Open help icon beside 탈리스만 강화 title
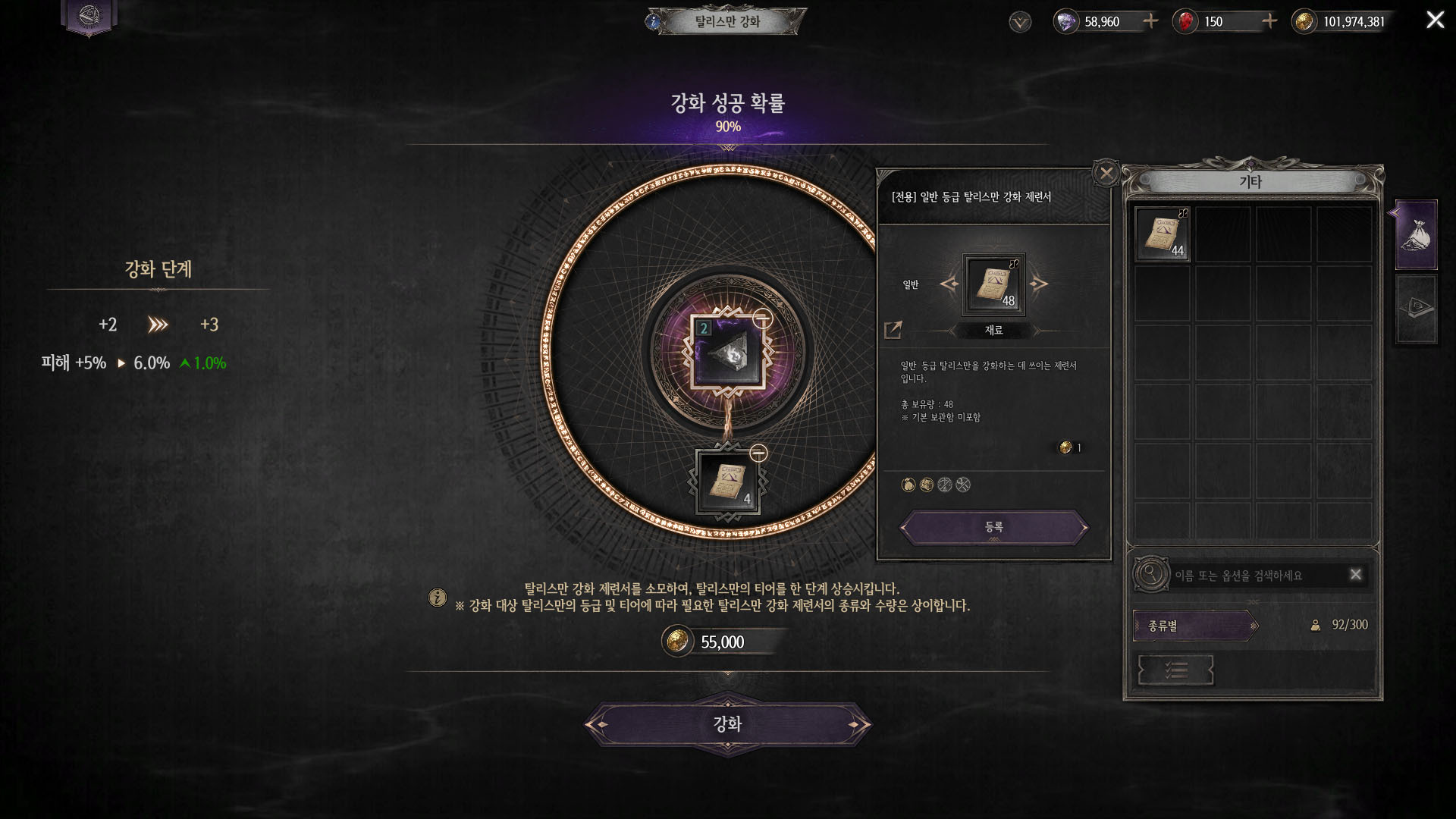The image size is (1456, 819). 653,21
